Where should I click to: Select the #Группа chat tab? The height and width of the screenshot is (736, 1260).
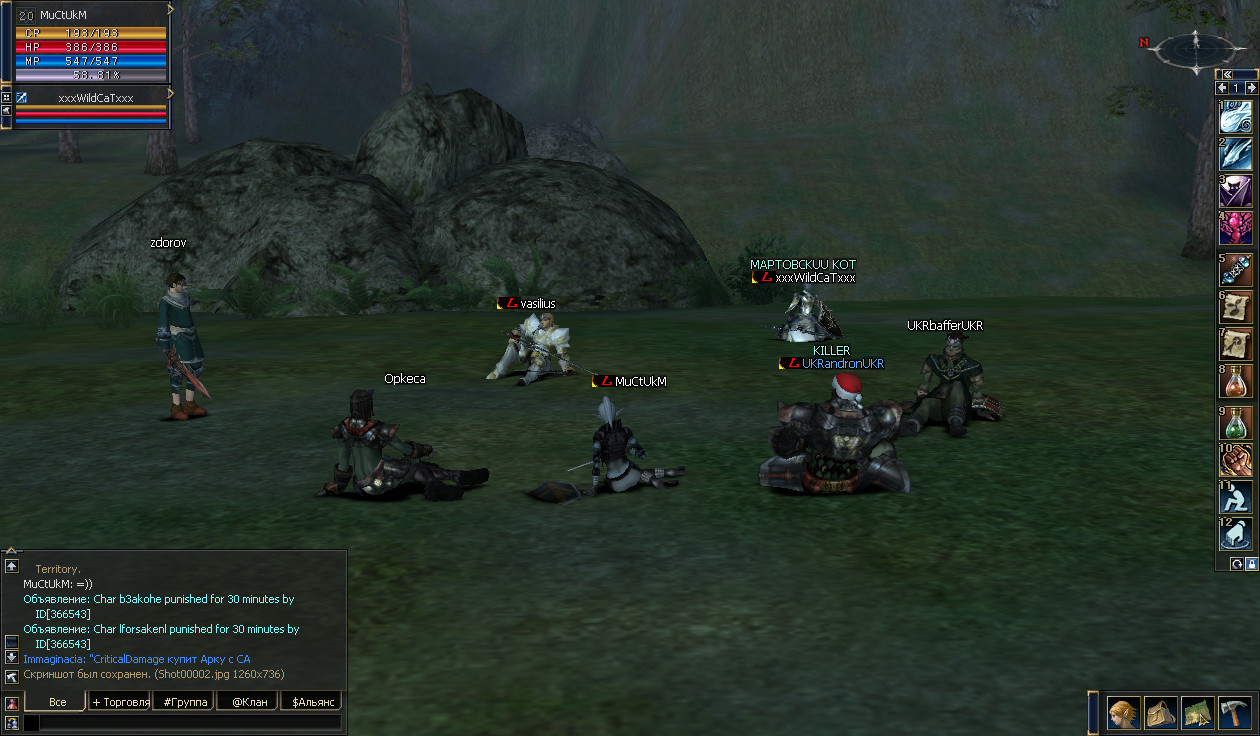pyautogui.click(x=184, y=702)
